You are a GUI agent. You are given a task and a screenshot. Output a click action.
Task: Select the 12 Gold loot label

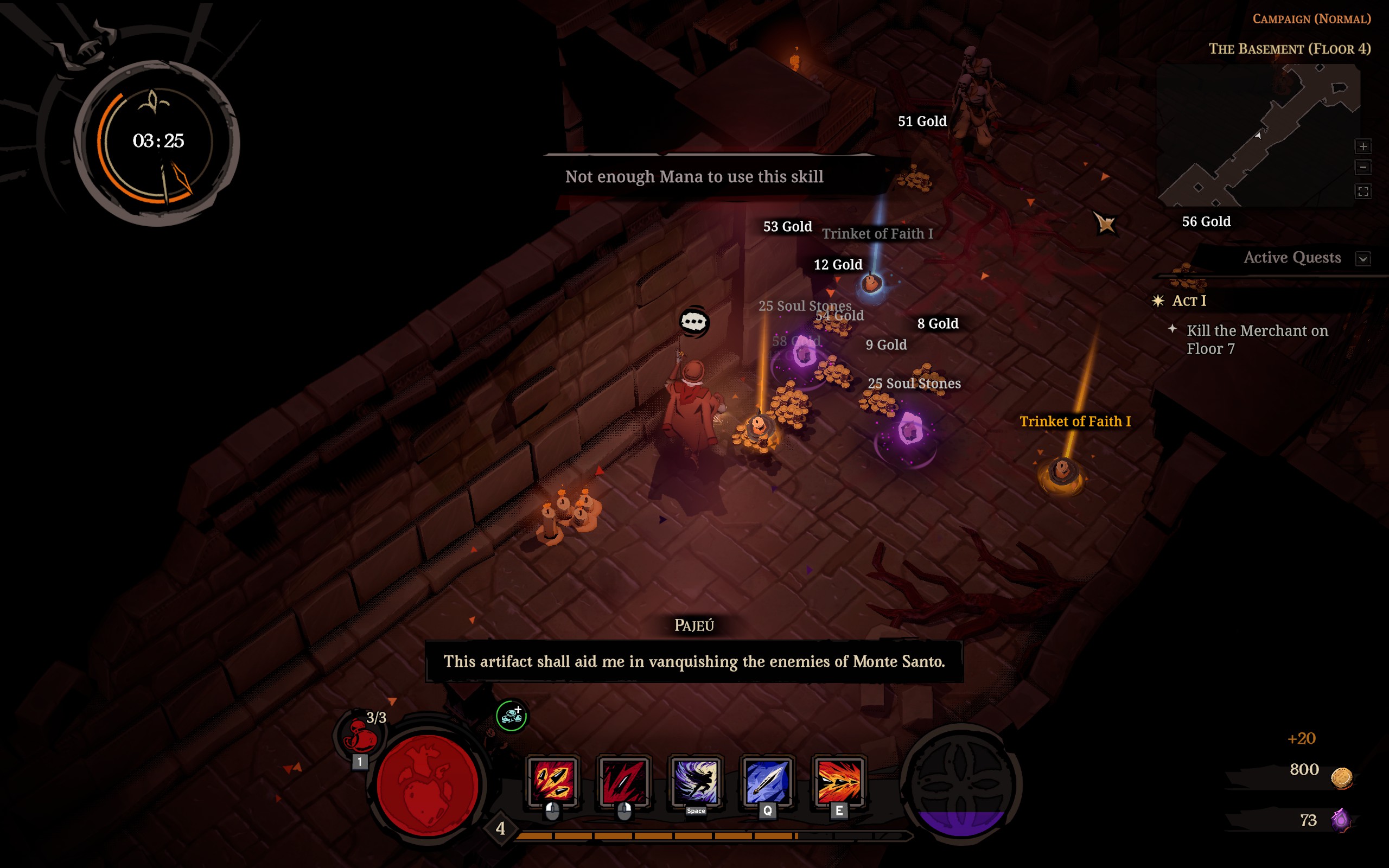point(837,265)
